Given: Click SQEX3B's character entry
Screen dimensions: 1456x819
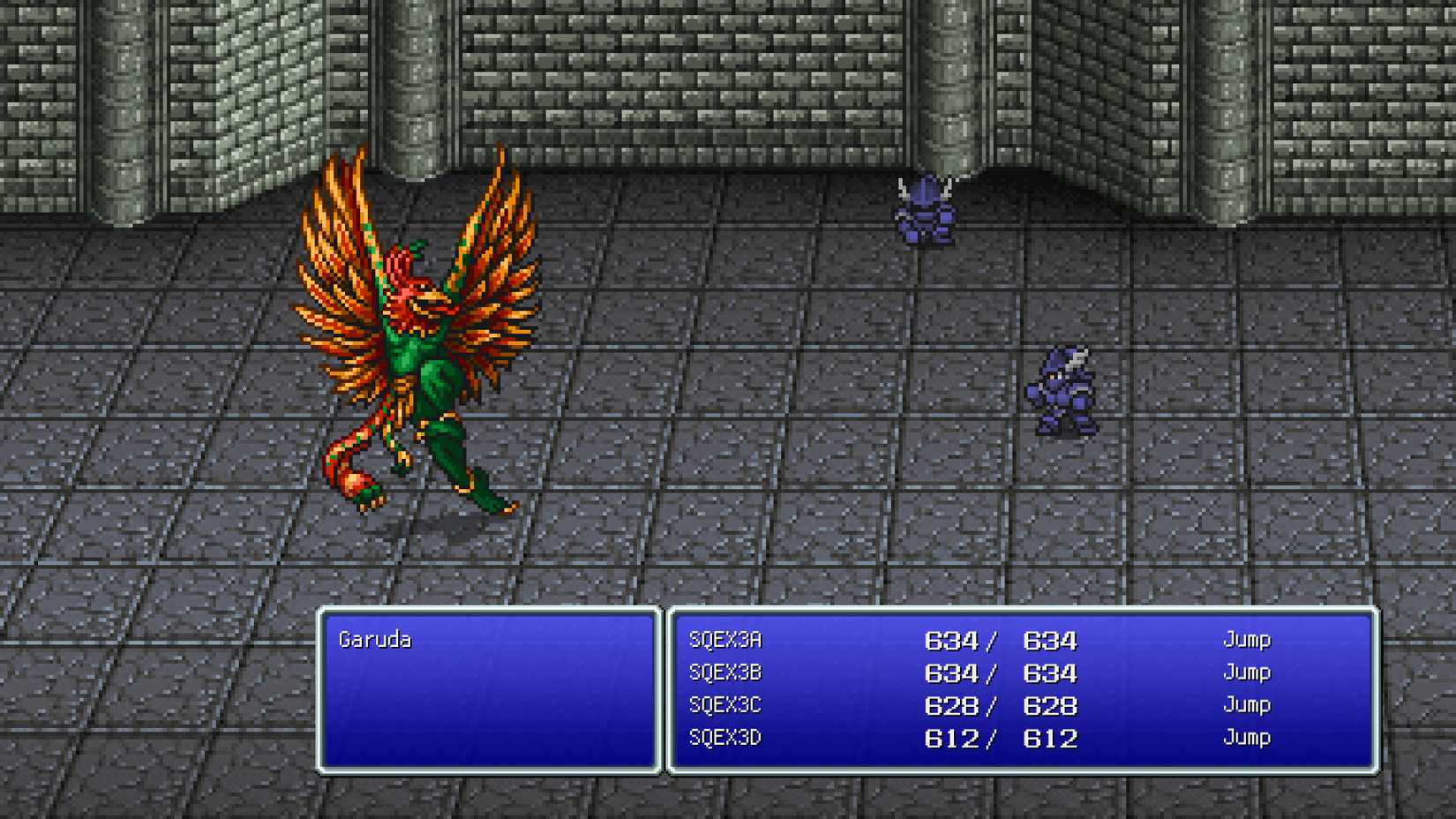Looking at the screenshot, I should tap(724, 672).
